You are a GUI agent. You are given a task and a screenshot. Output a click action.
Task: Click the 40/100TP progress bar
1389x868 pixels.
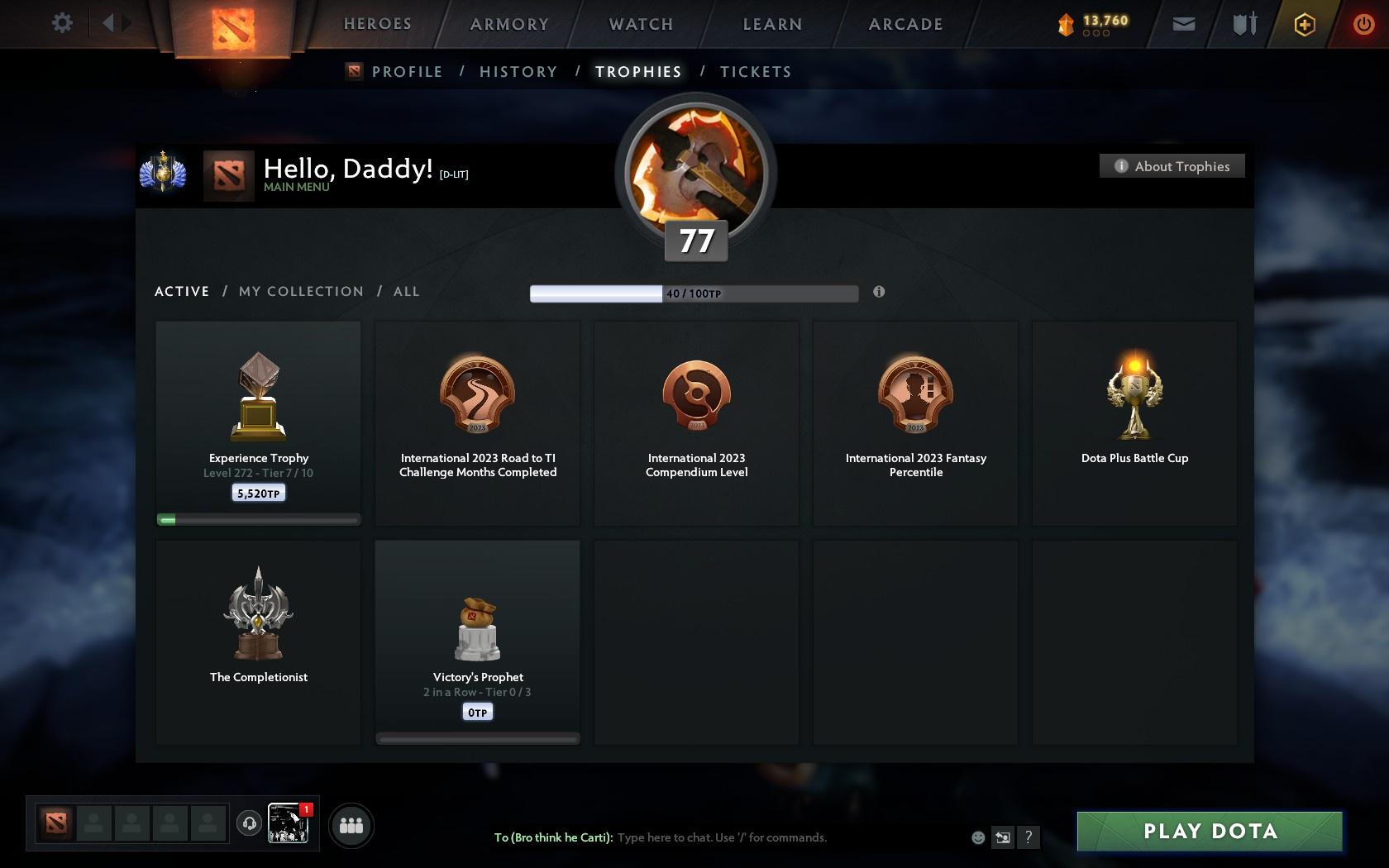click(x=694, y=293)
